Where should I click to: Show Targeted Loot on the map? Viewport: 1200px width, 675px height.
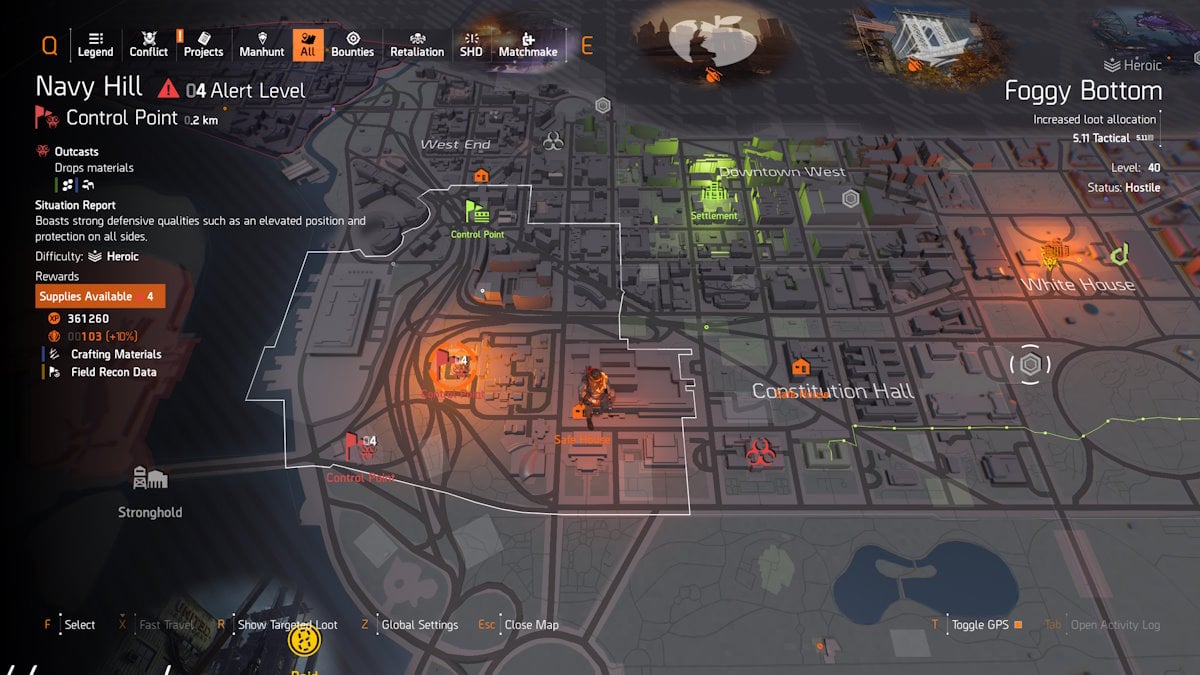tap(287, 625)
